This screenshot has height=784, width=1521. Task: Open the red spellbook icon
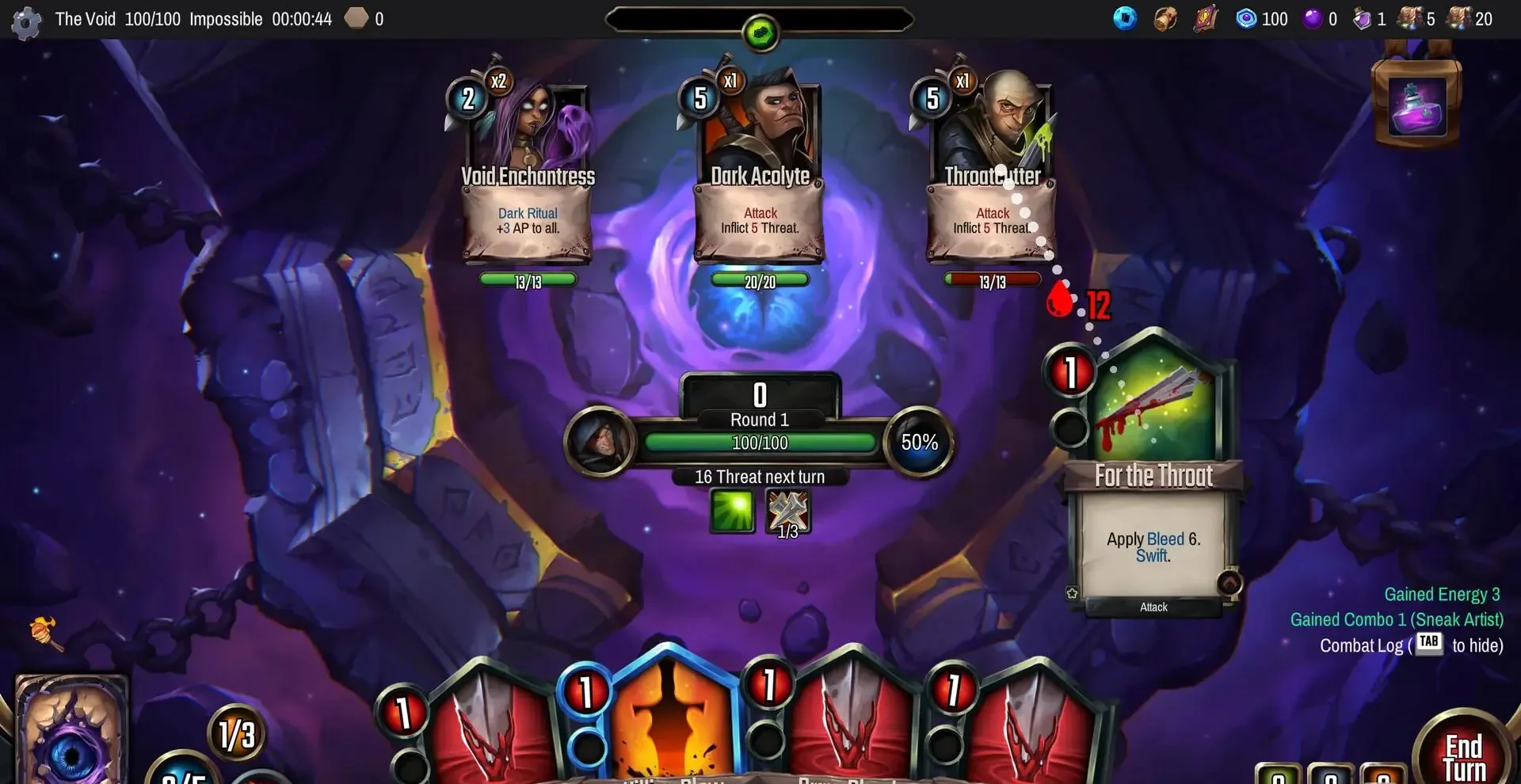coord(1205,18)
